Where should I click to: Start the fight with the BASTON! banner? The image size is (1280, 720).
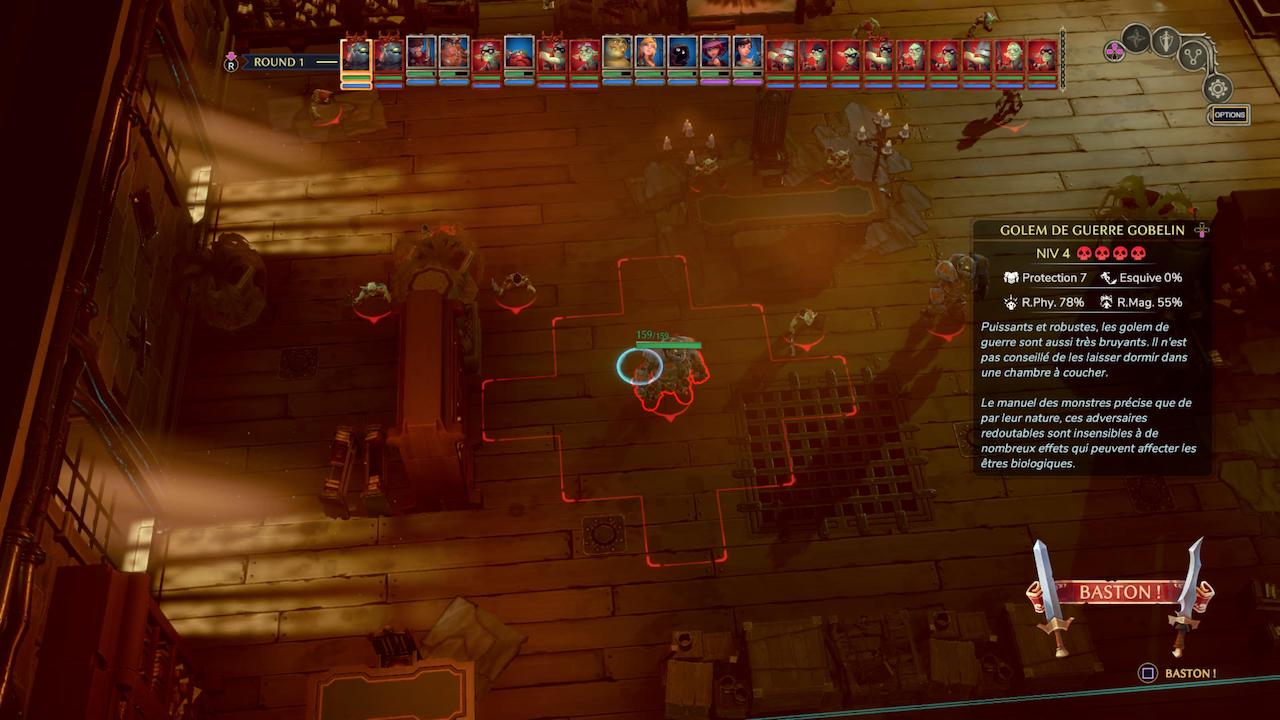(x=1119, y=592)
